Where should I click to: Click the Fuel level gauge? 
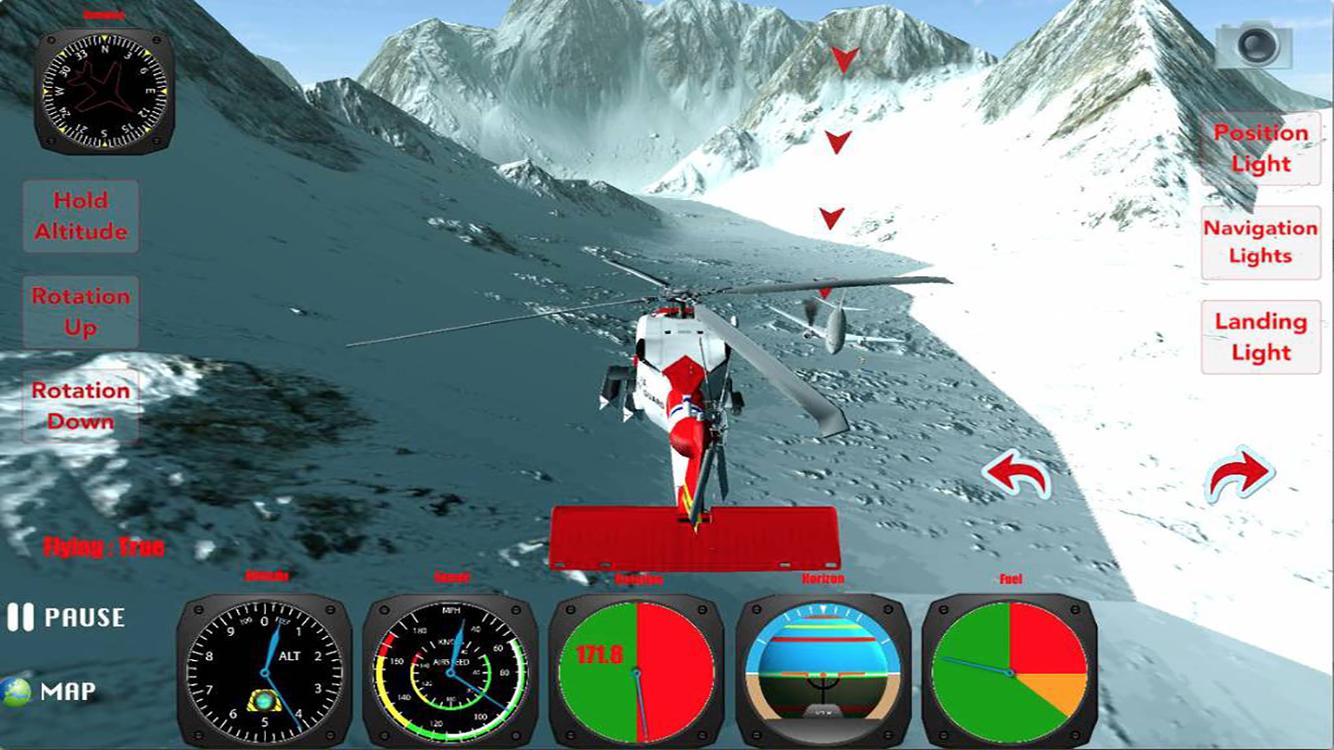pos(1008,673)
